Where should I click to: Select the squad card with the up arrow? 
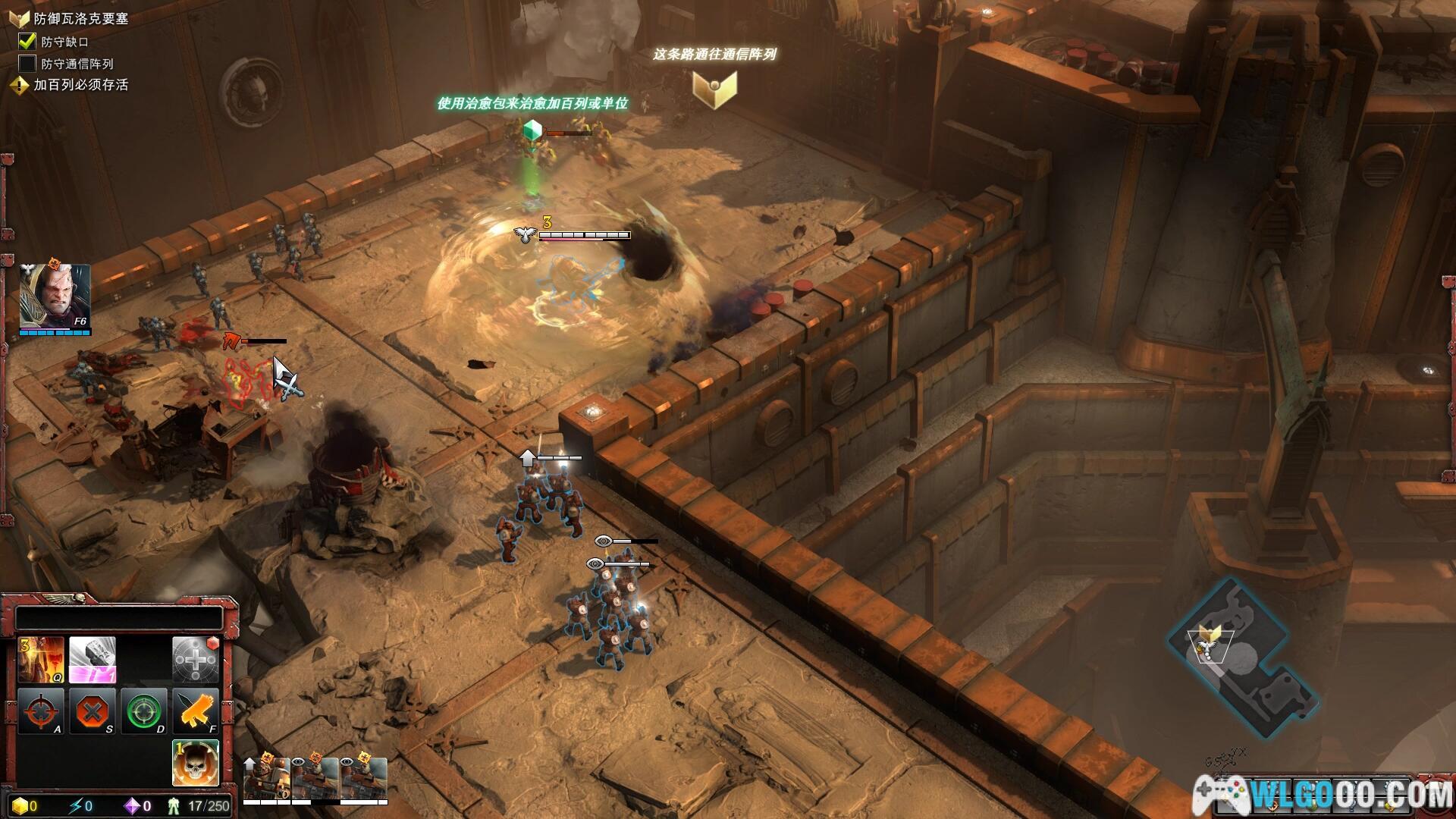point(266,777)
